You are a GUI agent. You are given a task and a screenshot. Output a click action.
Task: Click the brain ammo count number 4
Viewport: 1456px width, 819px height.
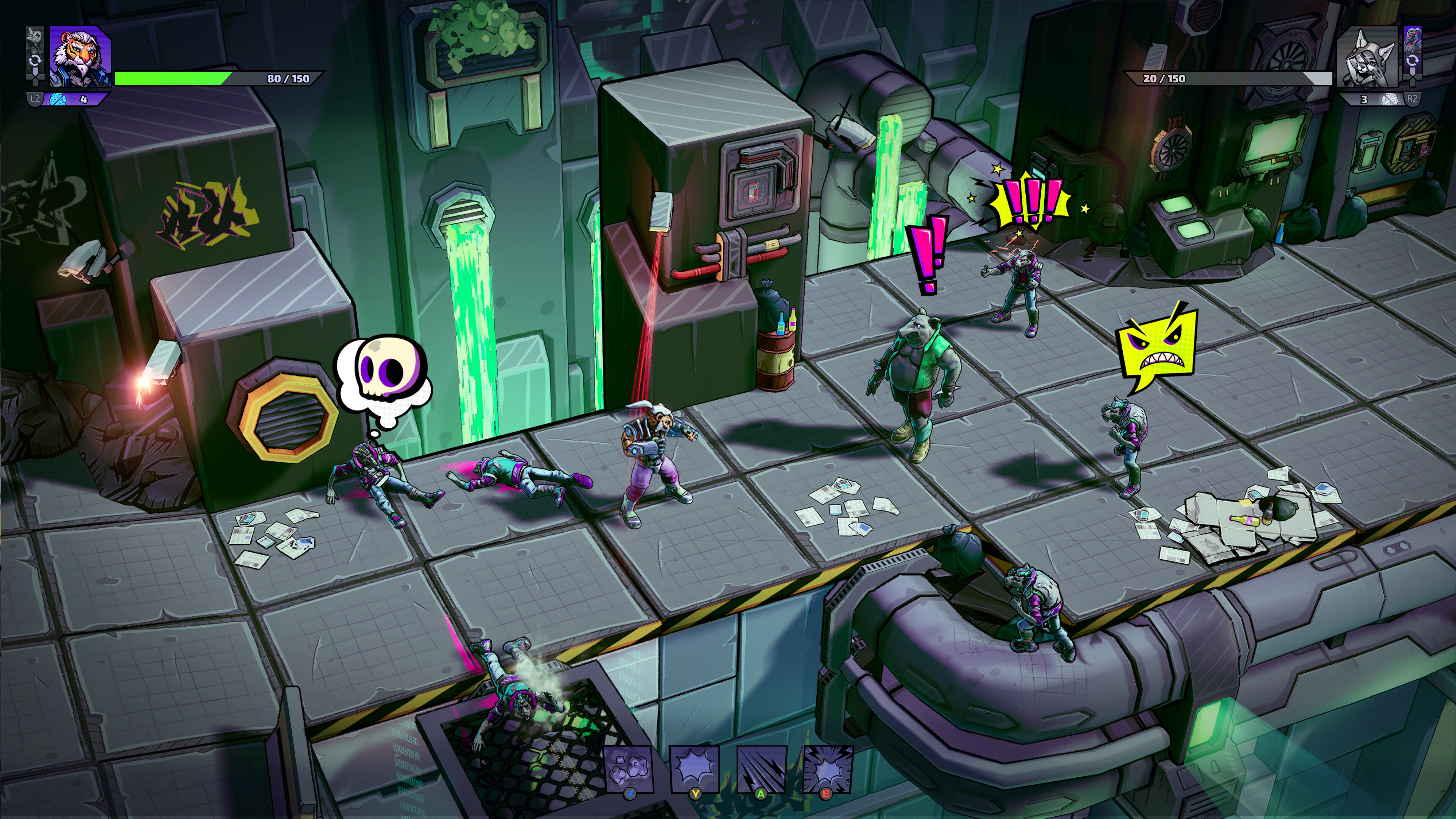[84, 98]
